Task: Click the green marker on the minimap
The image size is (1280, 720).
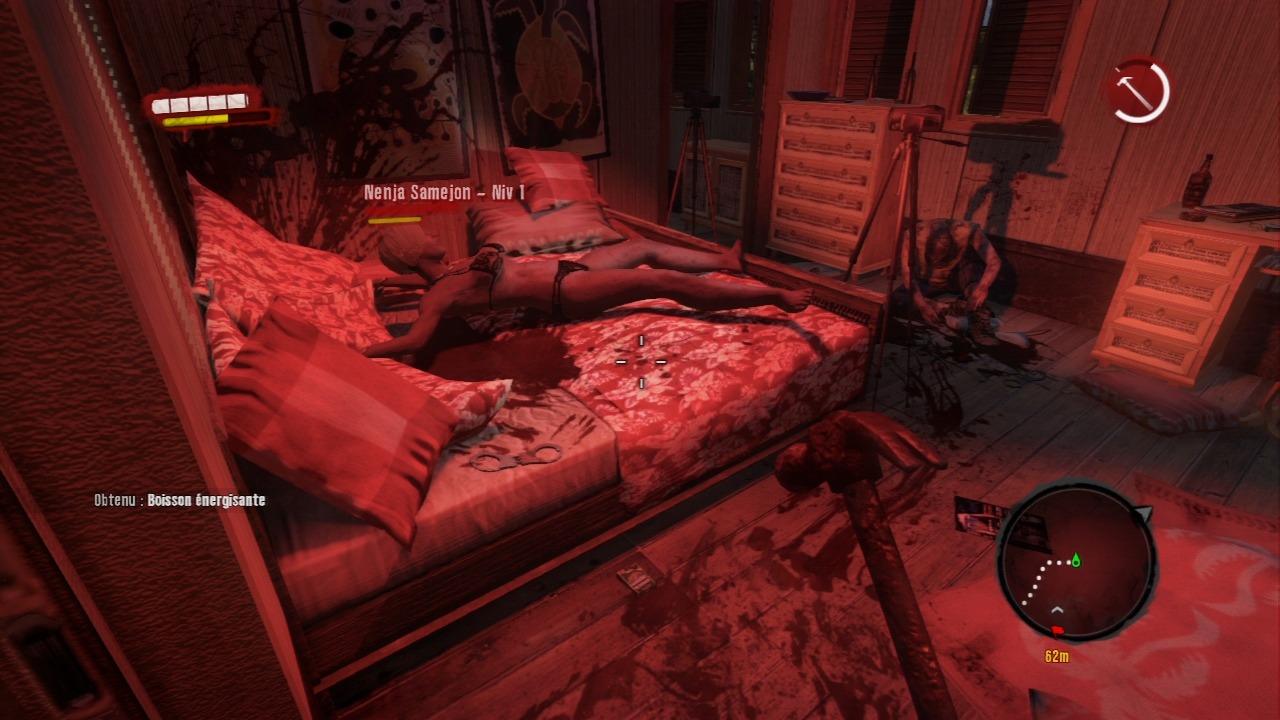Action: 1076,560
